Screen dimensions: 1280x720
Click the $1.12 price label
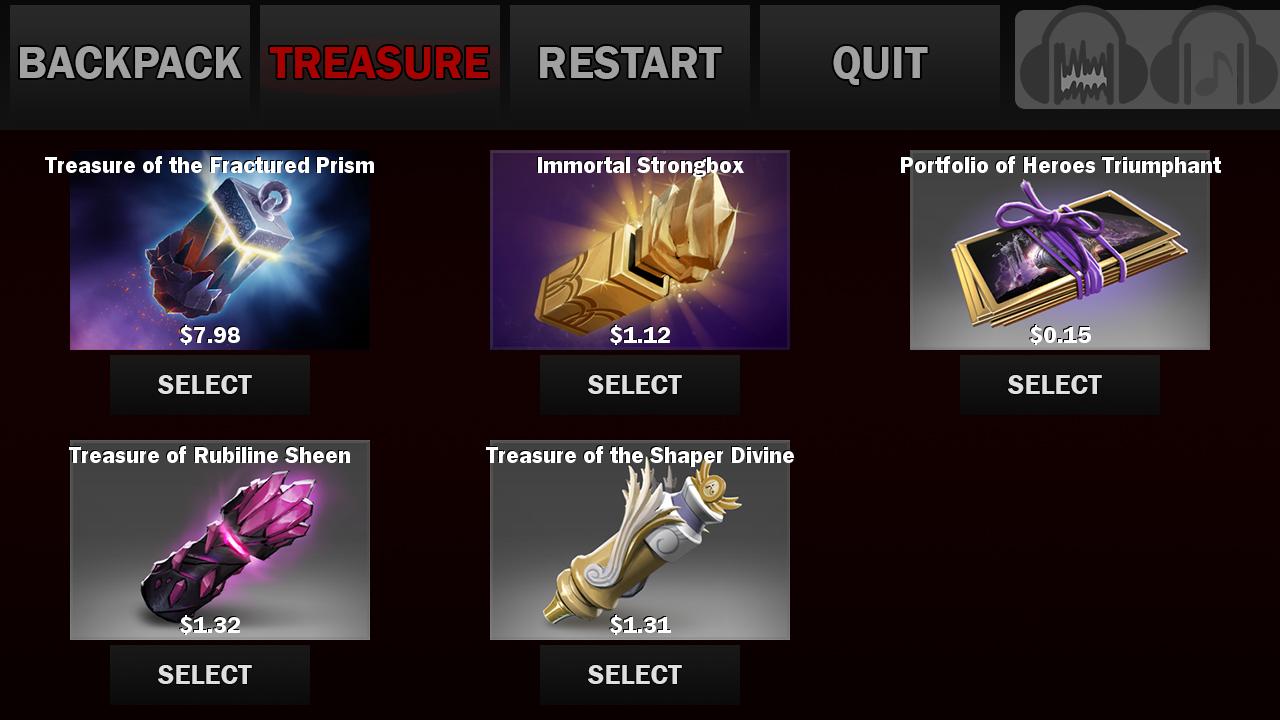click(x=640, y=337)
